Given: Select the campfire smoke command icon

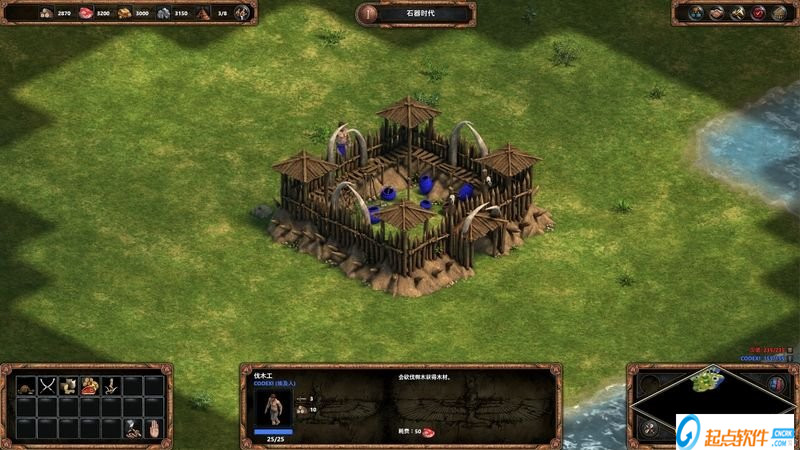Looking at the screenshot, I should pos(132,429).
